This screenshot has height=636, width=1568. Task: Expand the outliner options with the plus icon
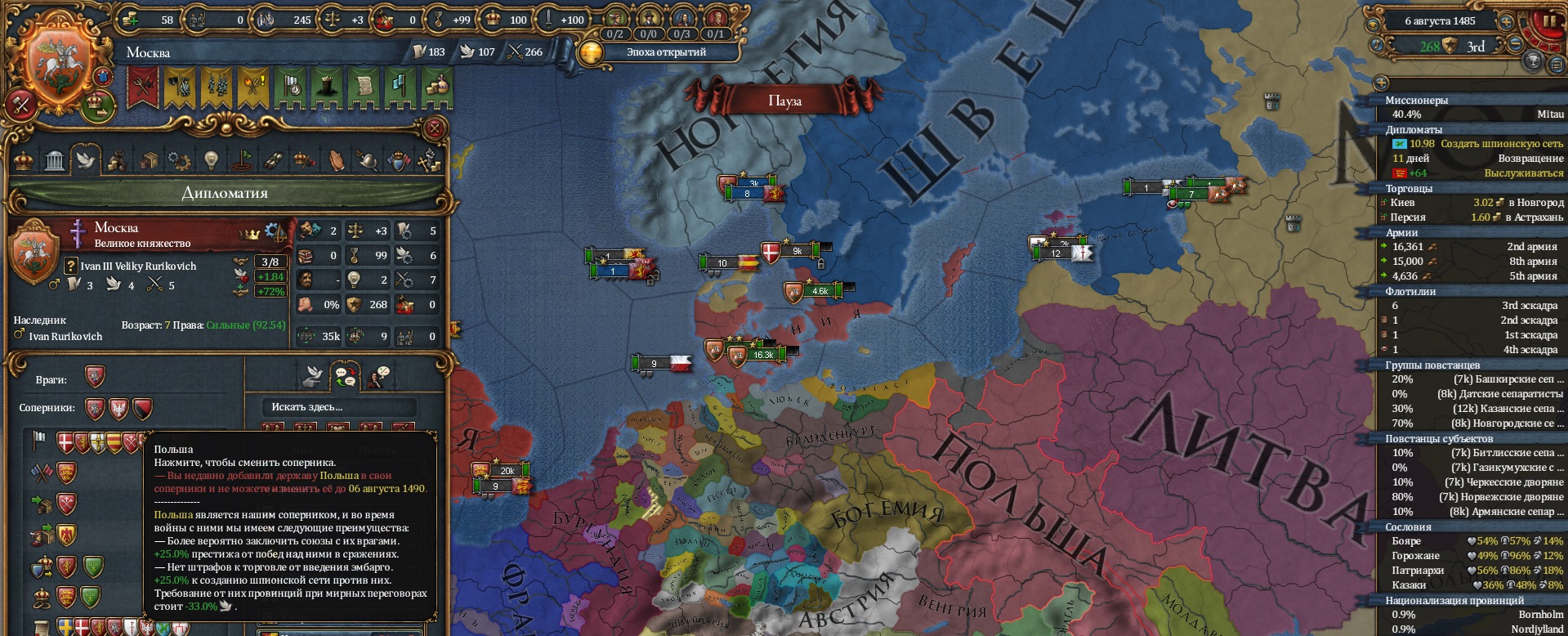tap(1382, 82)
